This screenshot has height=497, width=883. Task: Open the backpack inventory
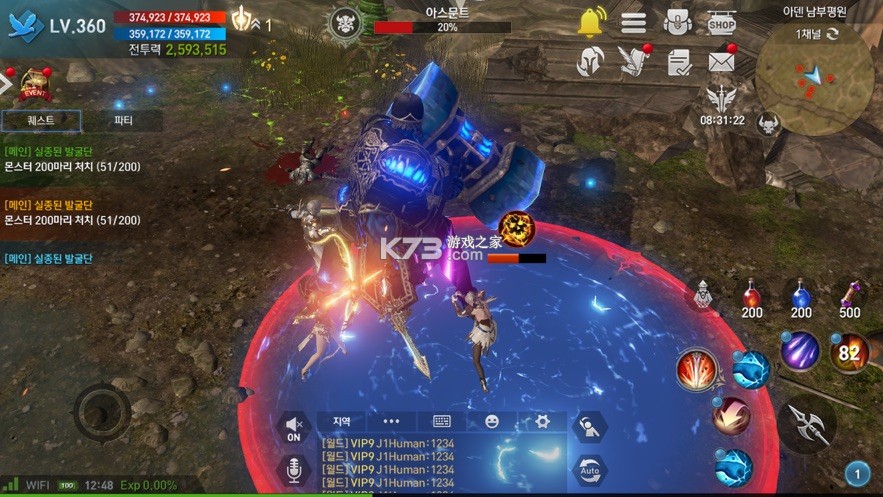[x=677, y=22]
